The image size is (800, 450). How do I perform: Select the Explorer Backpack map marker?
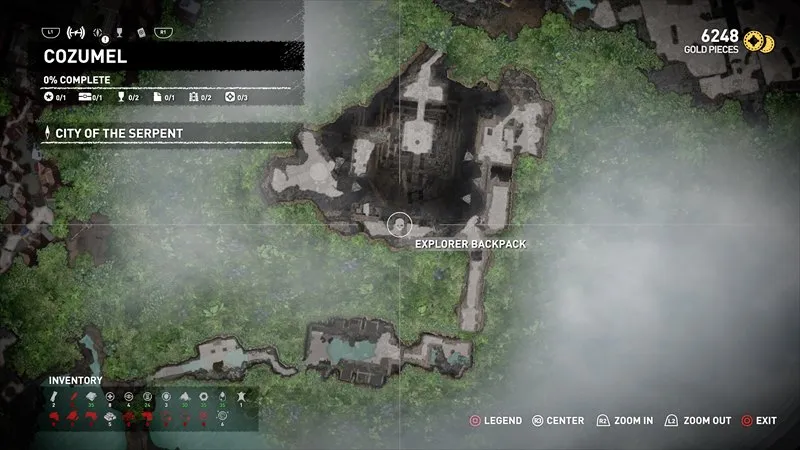[400, 223]
